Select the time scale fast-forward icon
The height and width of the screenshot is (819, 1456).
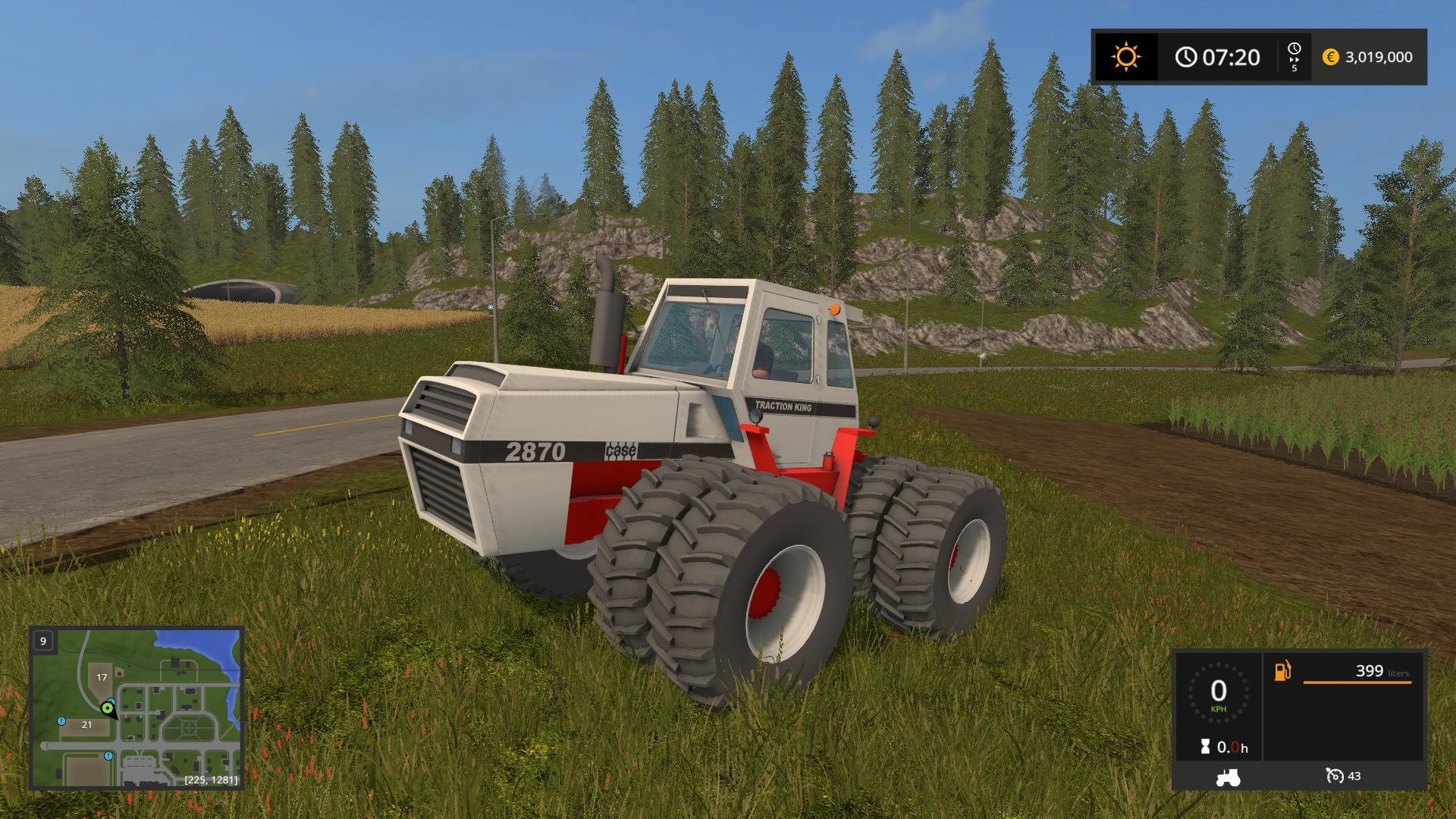(x=1294, y=56)
